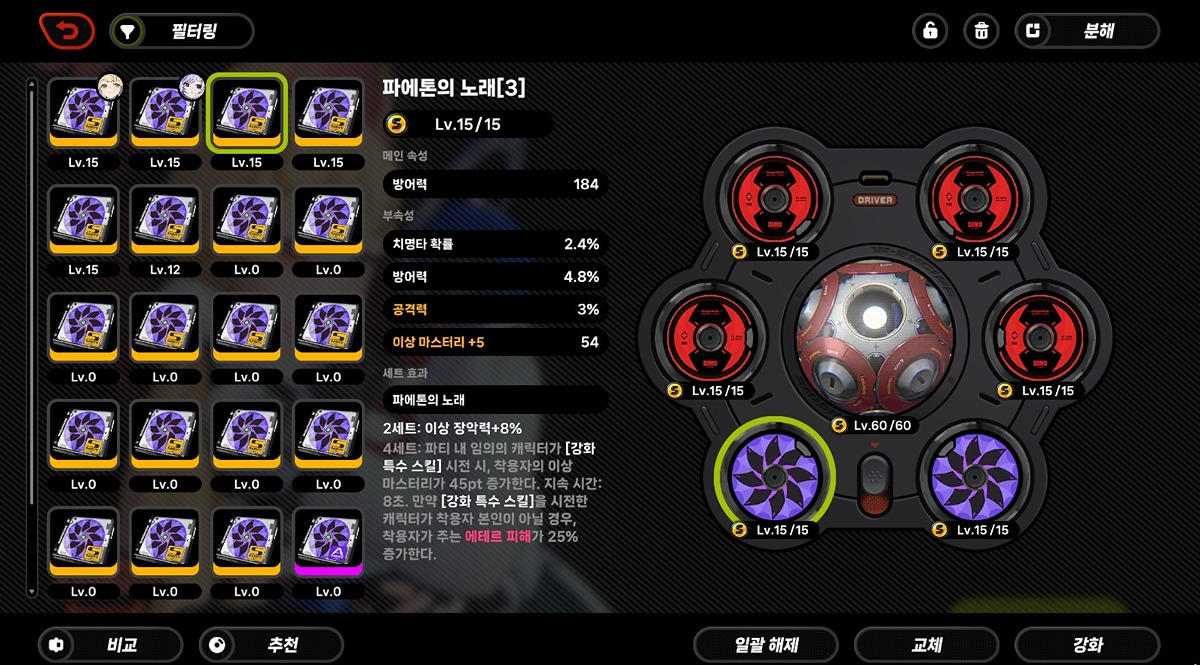The image size is (1200, 665).
Task: Open the 파에톤의 노래 set effect bar
Action: point(495,400)
